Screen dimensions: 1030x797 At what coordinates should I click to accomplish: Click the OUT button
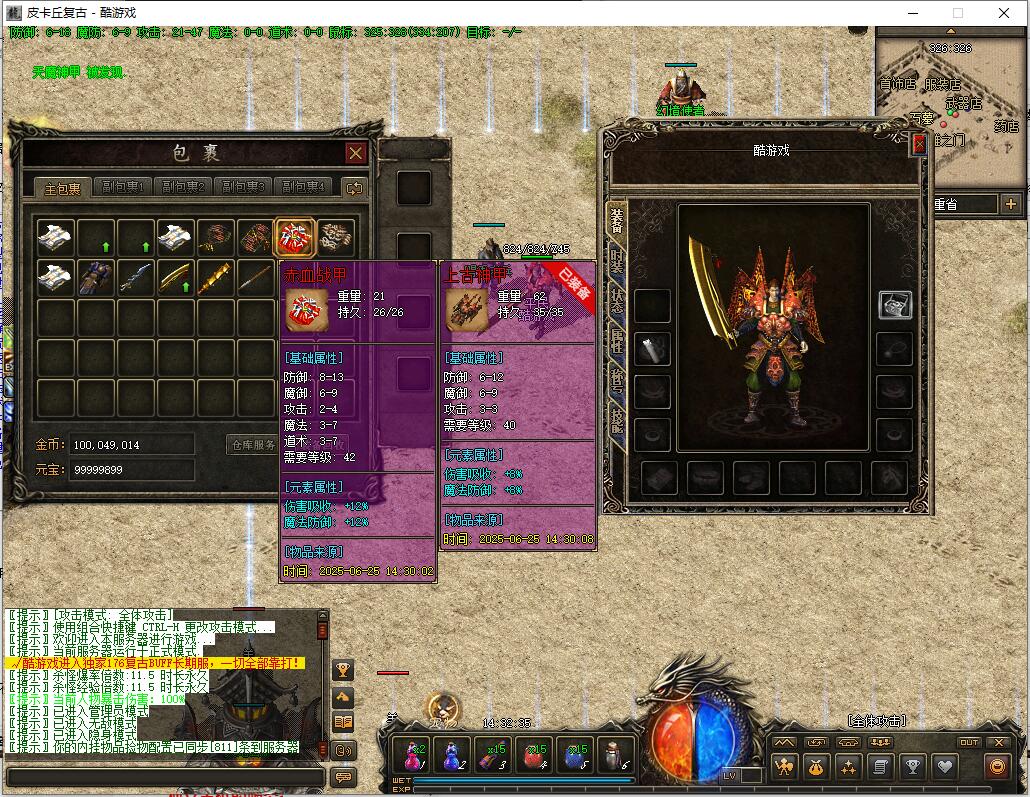tap(968, 742)
